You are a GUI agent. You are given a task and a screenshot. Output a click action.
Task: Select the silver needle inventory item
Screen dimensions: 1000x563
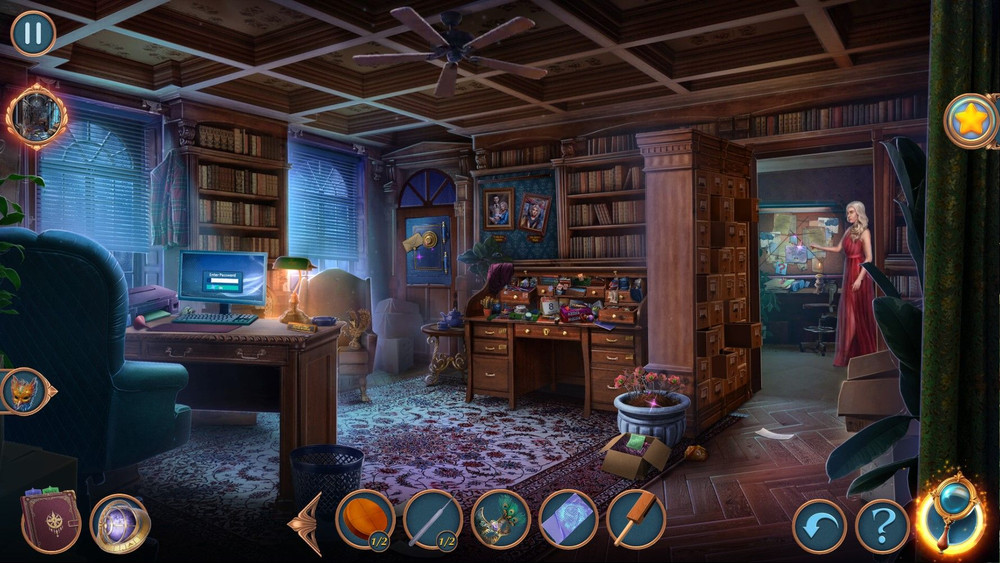pyautogui.click(x=433, y=519)
